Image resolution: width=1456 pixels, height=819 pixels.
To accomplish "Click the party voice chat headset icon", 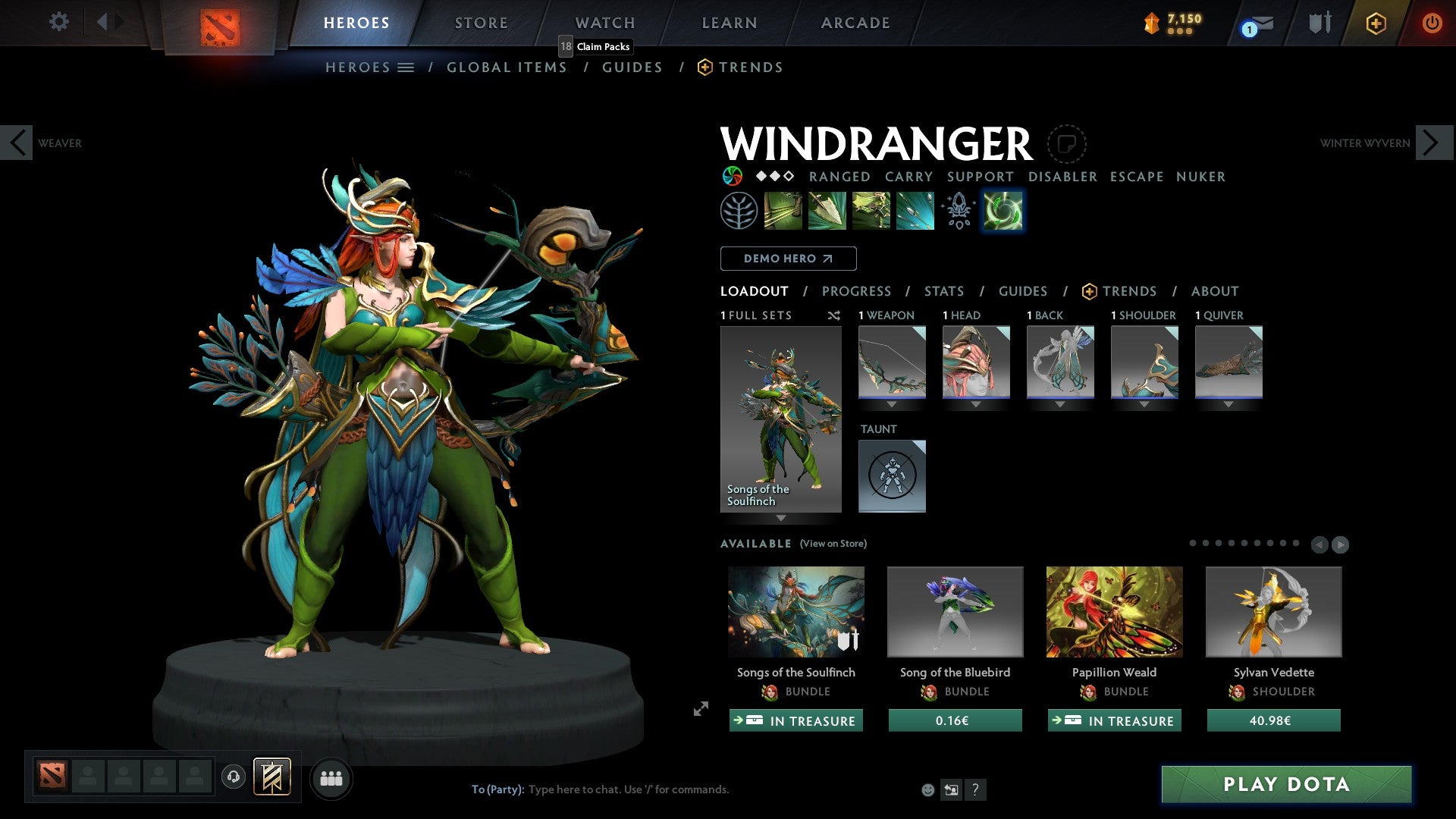I will coord(233,778).
